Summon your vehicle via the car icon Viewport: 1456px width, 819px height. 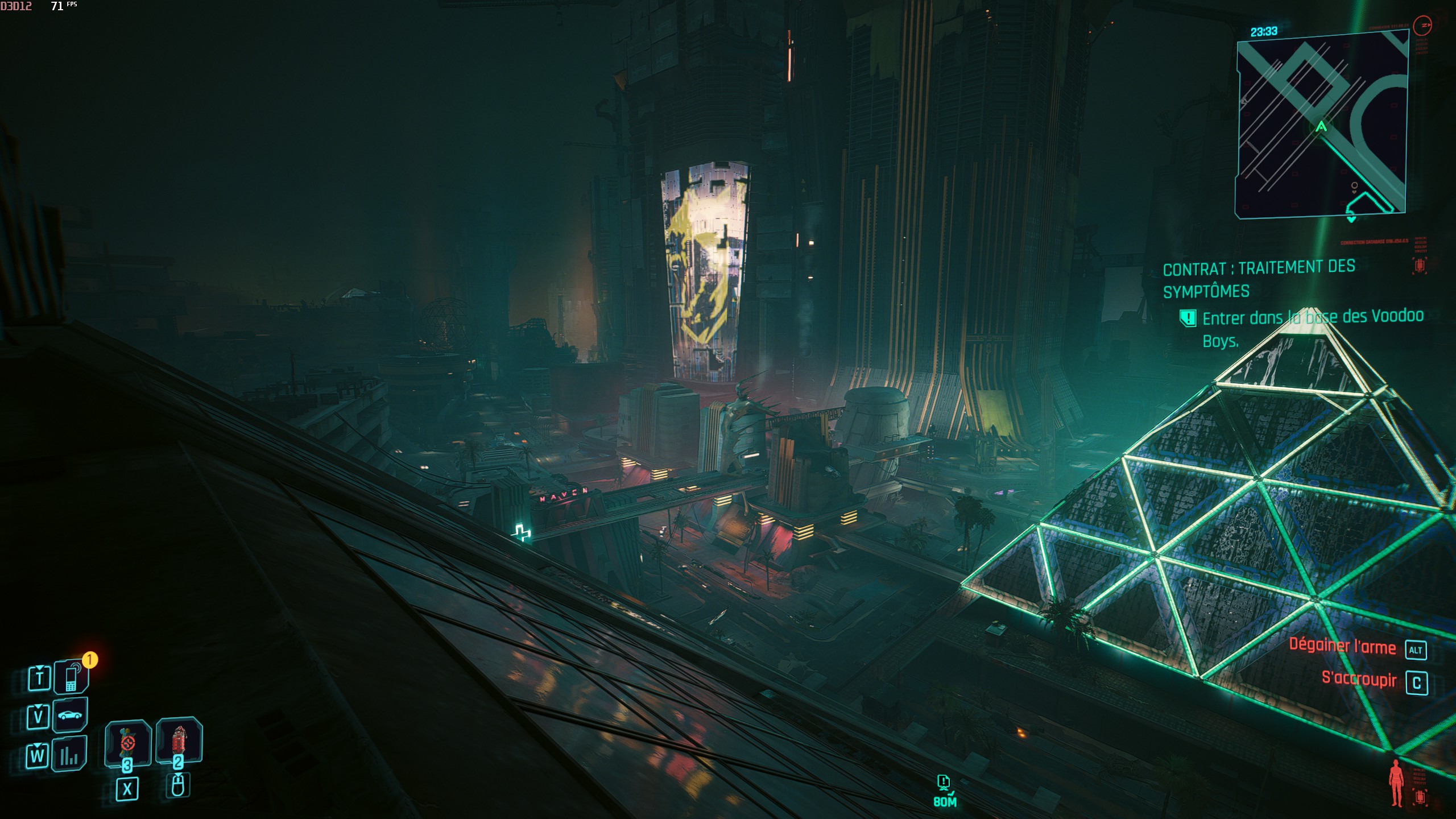tap(69, 715)
